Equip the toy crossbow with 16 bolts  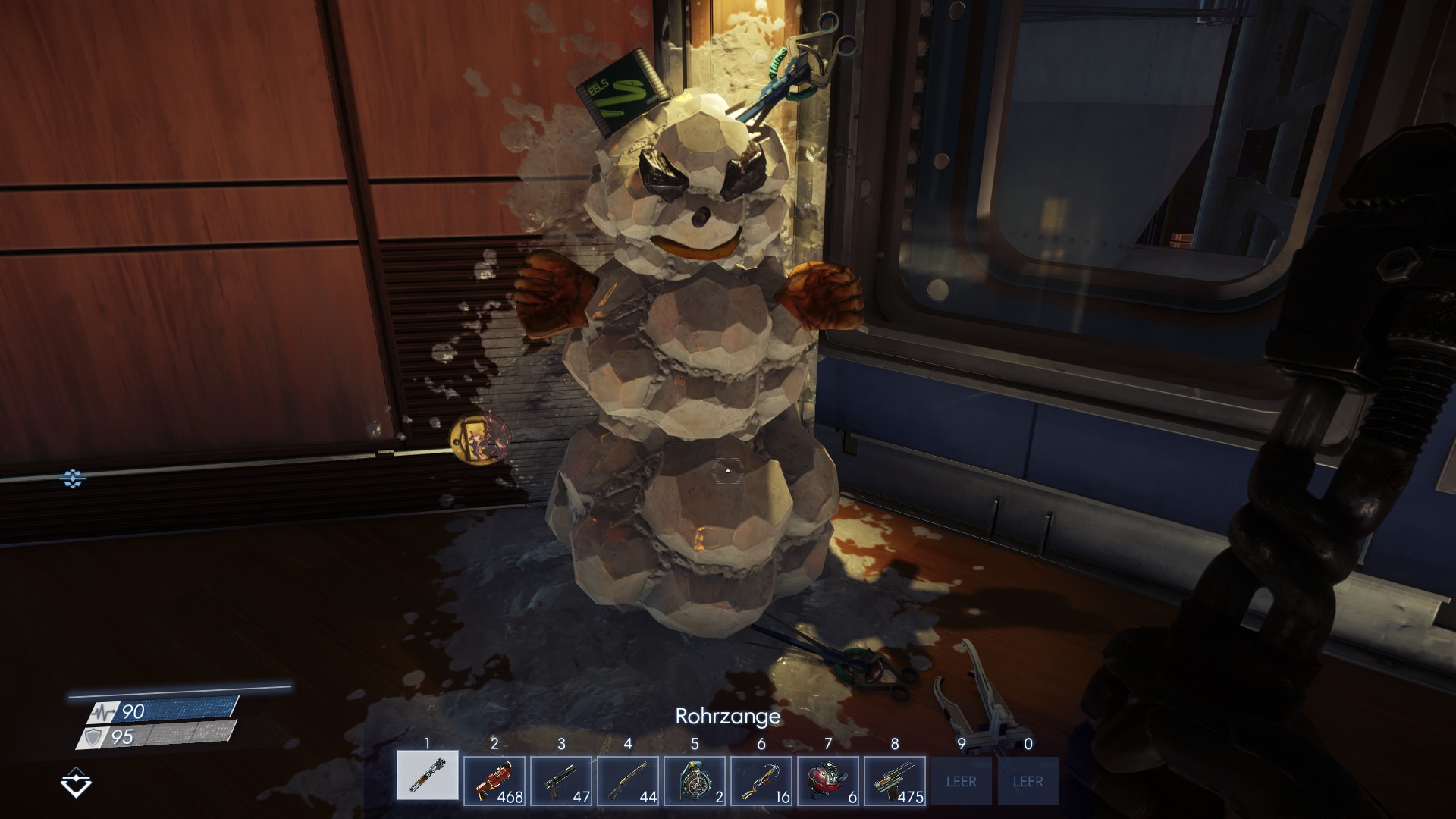761,780
